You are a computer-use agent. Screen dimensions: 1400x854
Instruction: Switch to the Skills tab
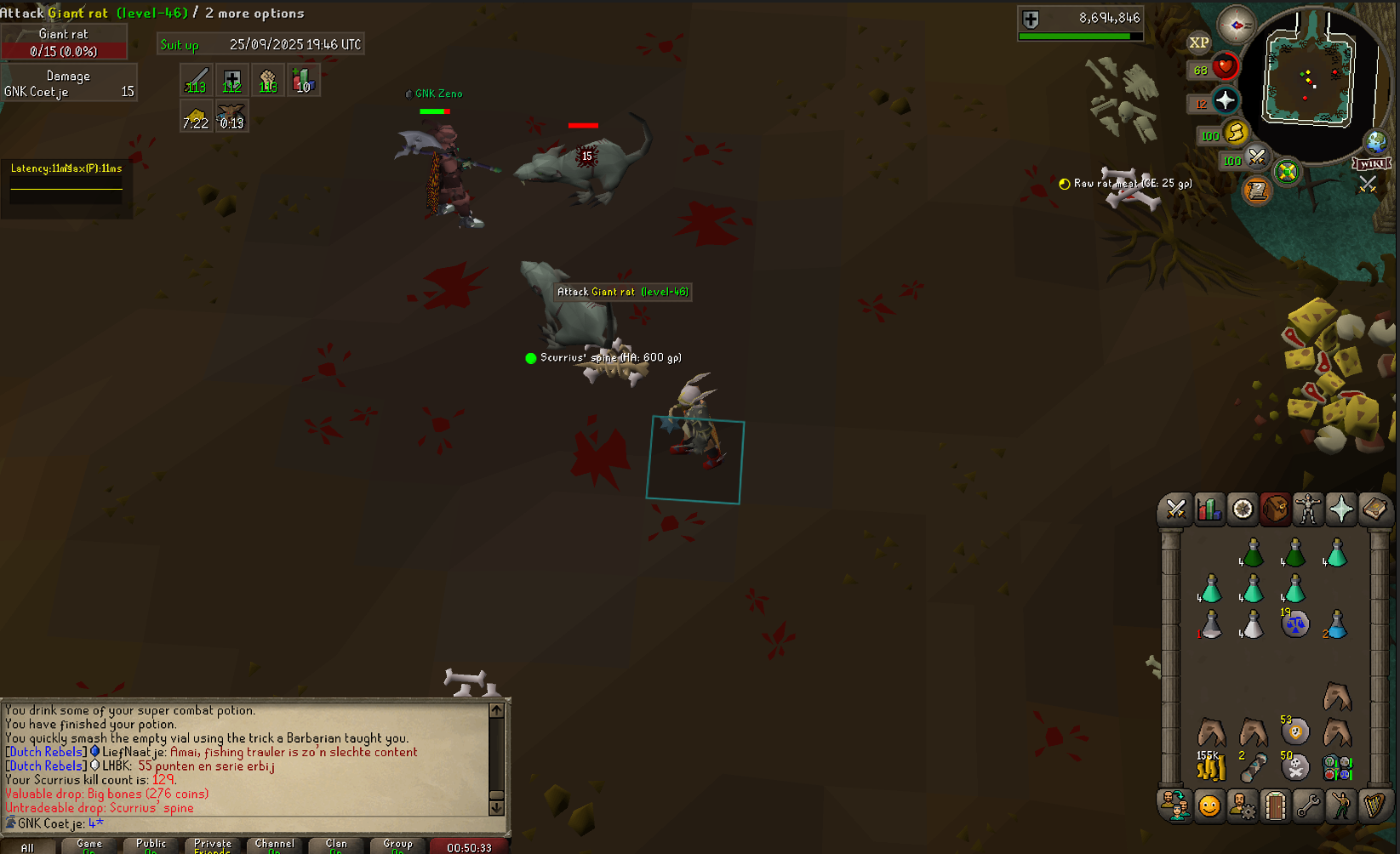pyautogui.click(x=1209, y=510)
